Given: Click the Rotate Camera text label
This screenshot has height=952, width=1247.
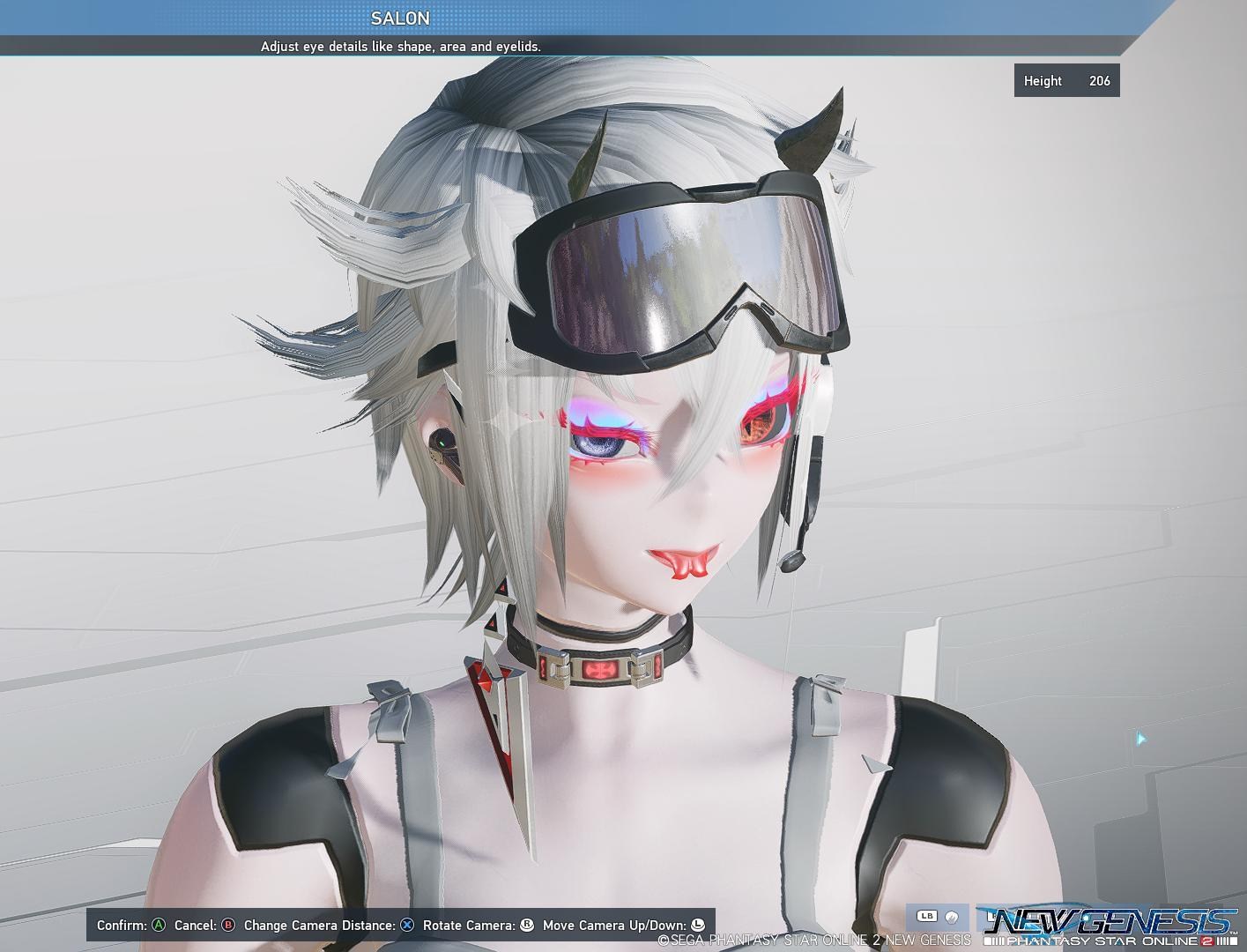Looking at the screenshot, I should tap(469, 926).
